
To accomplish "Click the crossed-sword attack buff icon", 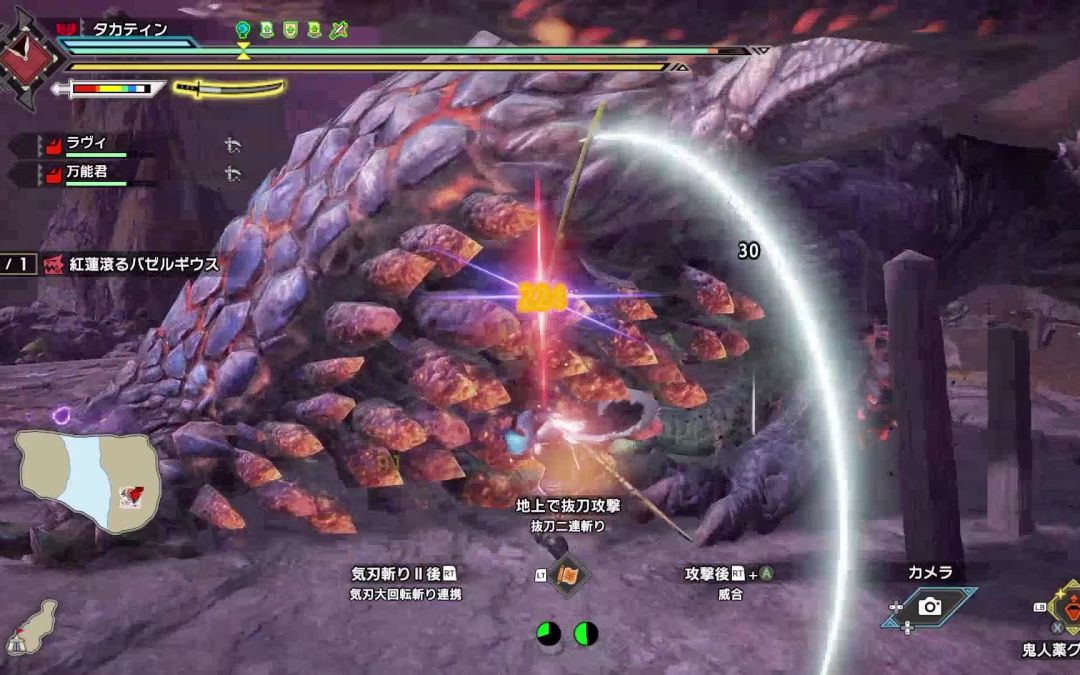I will (x=338, y=30).
